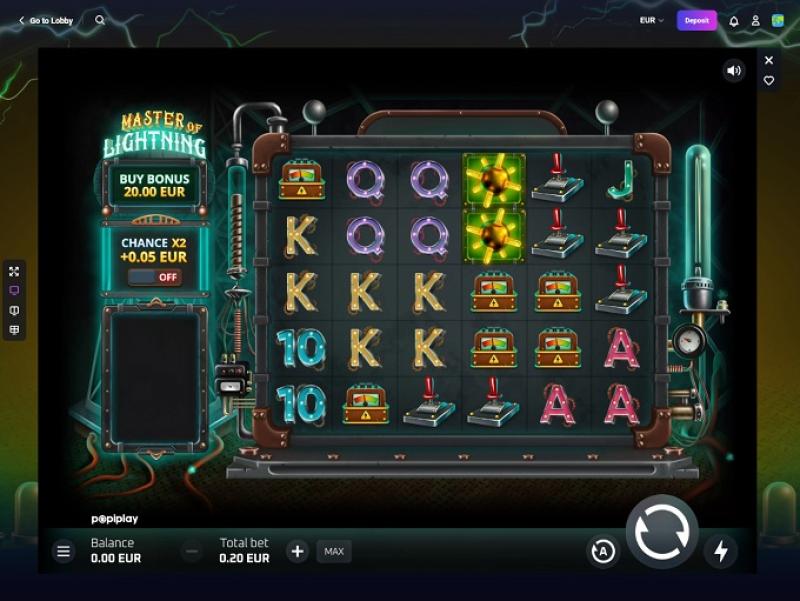
Task: Open the hamburger game menu
Action: coord(64,551)
